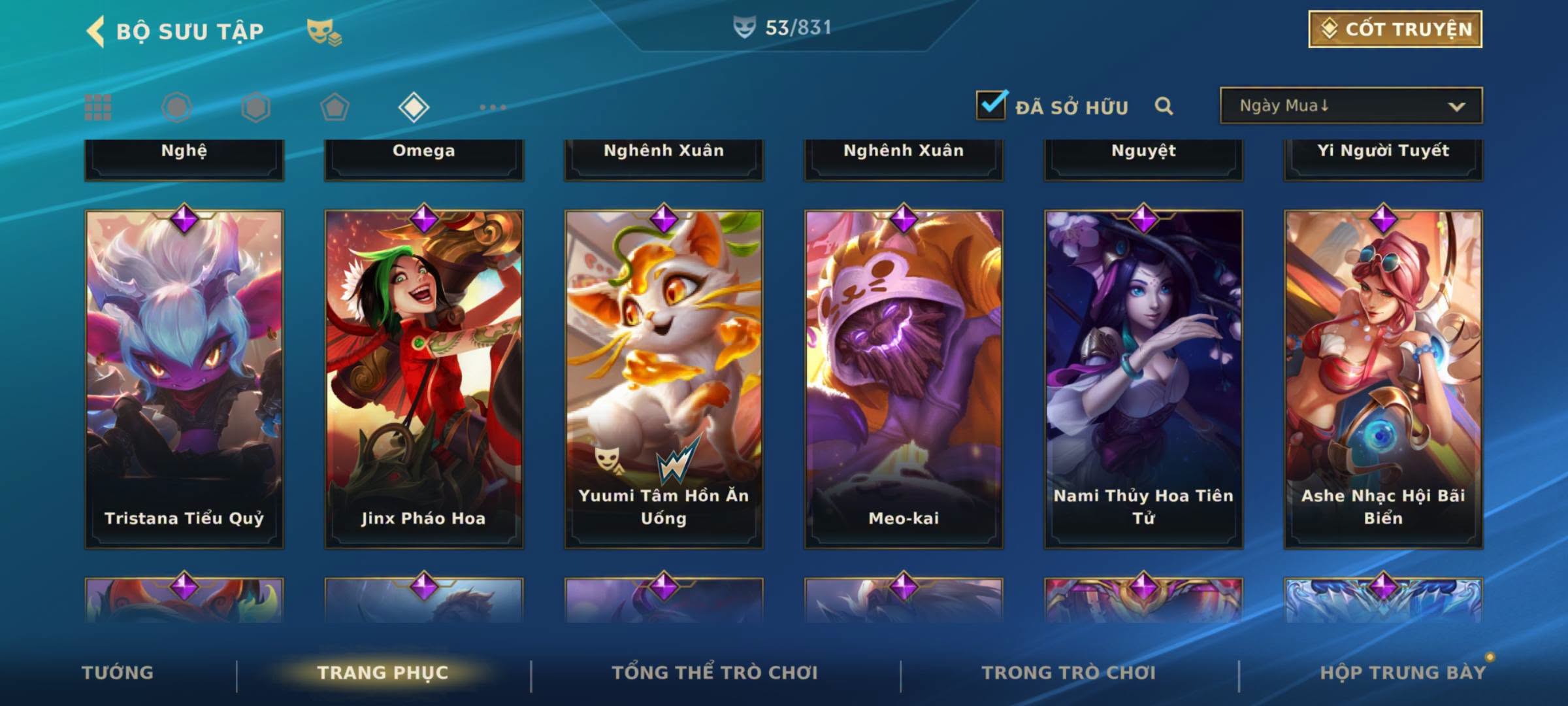Select the Tristana Tiểu Quỷ skin card
This screenshot has height=706, width=1568.
coord(184,379)
